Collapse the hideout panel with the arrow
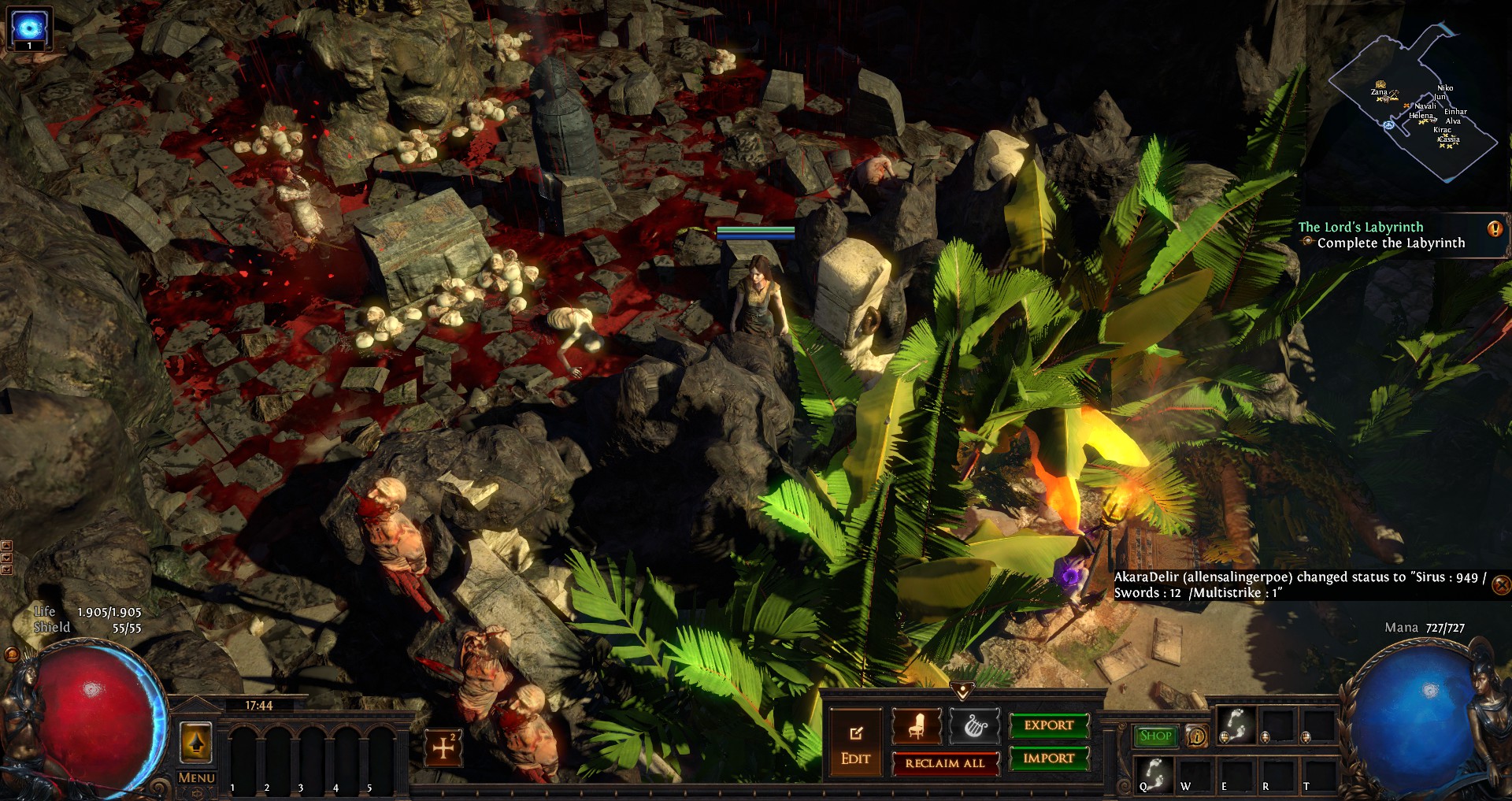 961,692
